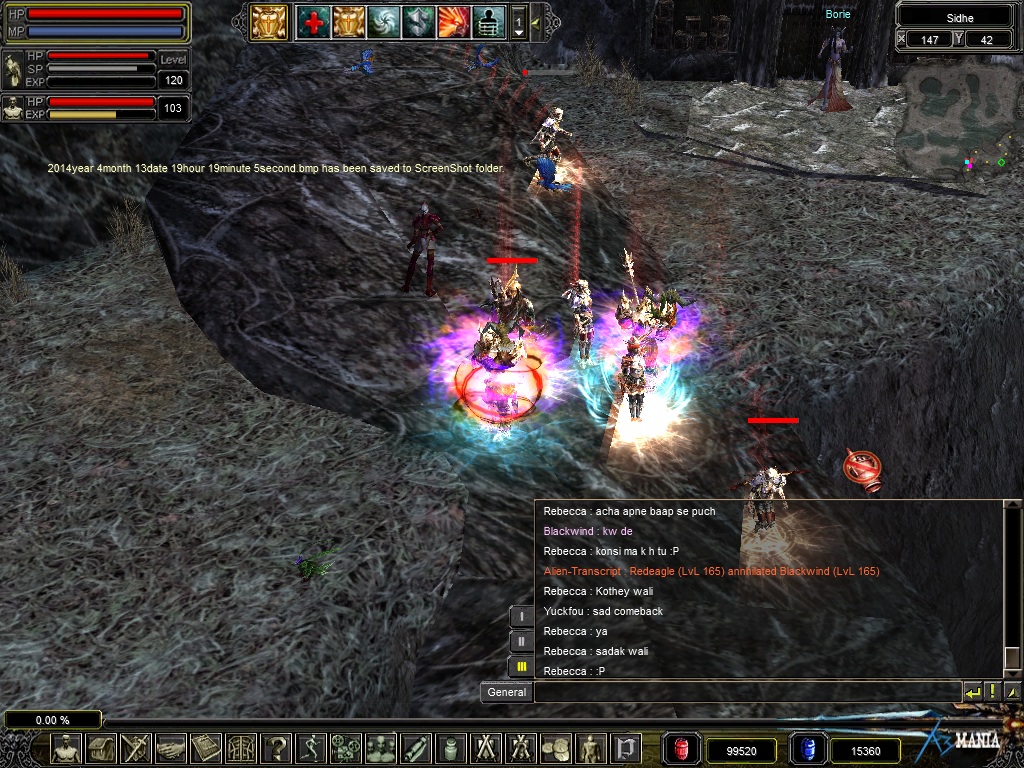The image size is (1024, 768).
Task: Open the handshake trade menu
Action: tap(171, 748)
